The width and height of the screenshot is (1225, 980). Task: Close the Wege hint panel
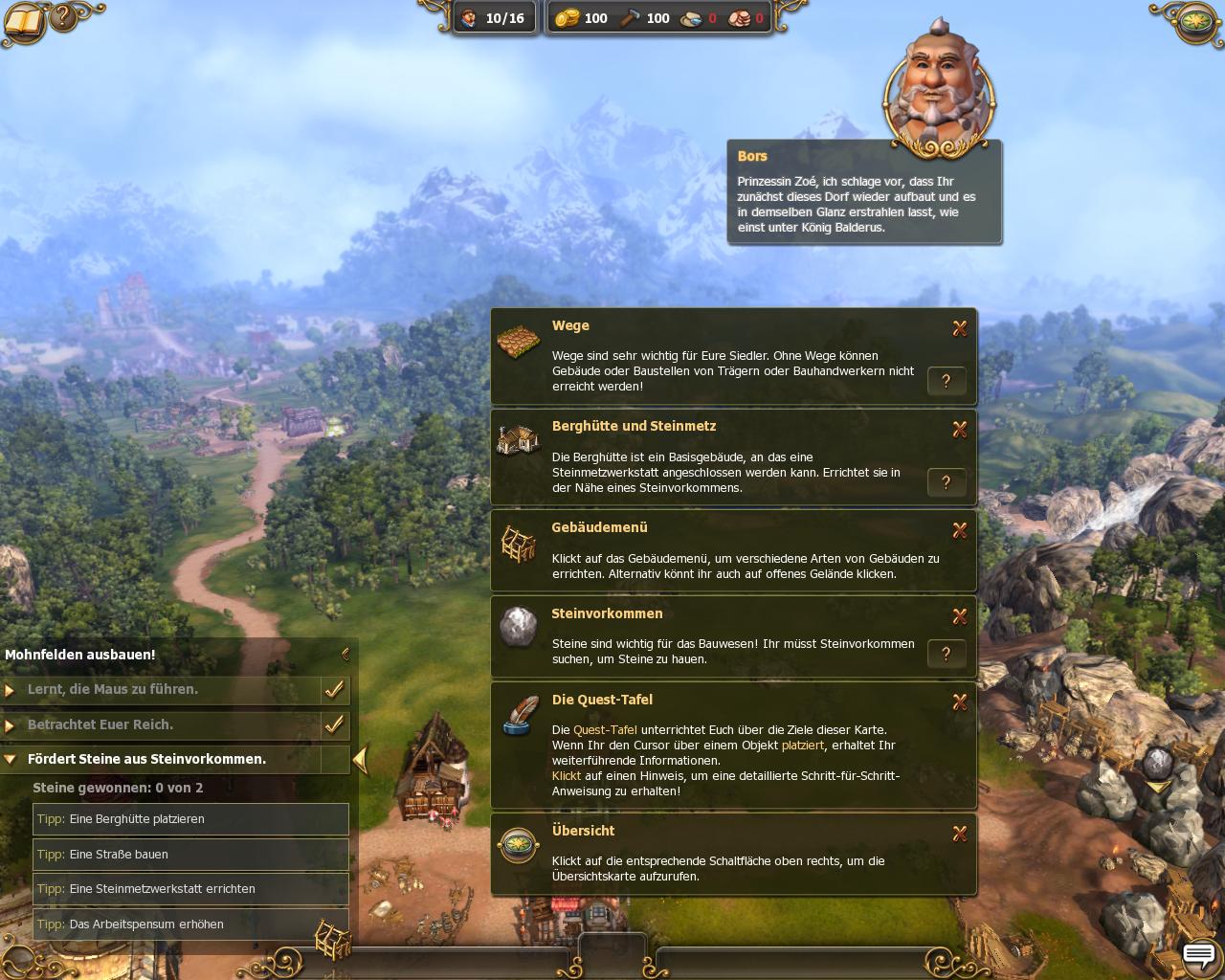(x=960, y=328)
